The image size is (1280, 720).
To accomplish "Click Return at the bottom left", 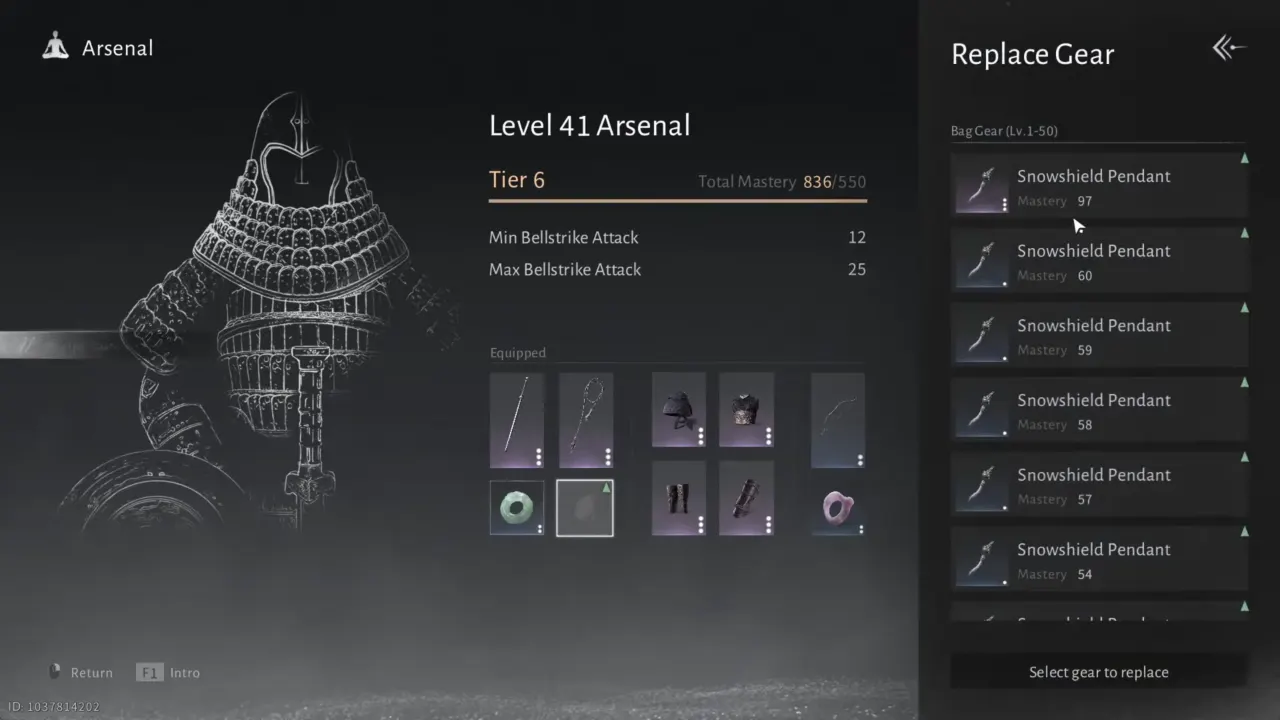I will 91,672.
